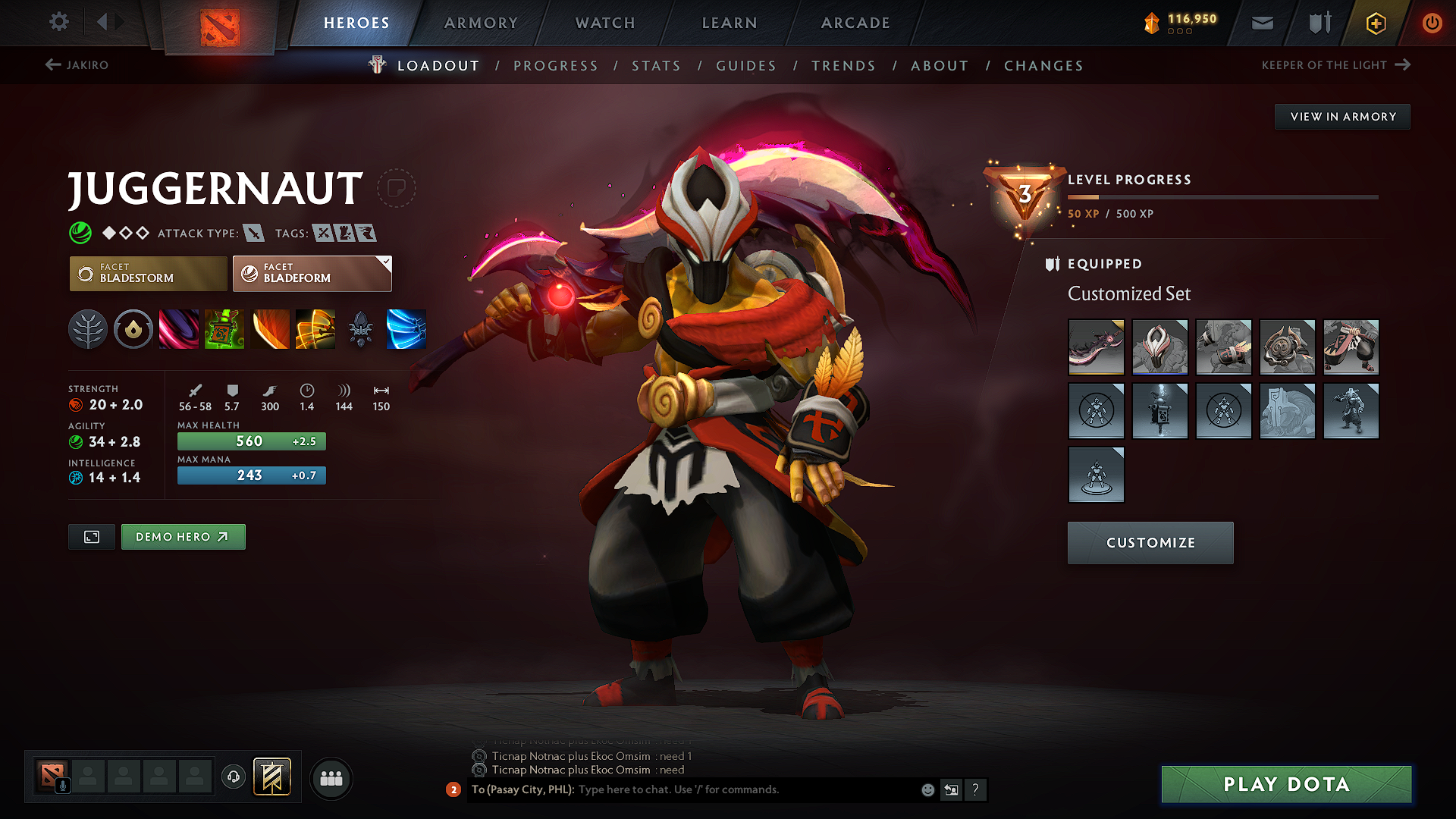Switch to the STATS tab
The height and width of the screenshot is (819, 1456).
(x=657, y=66)
